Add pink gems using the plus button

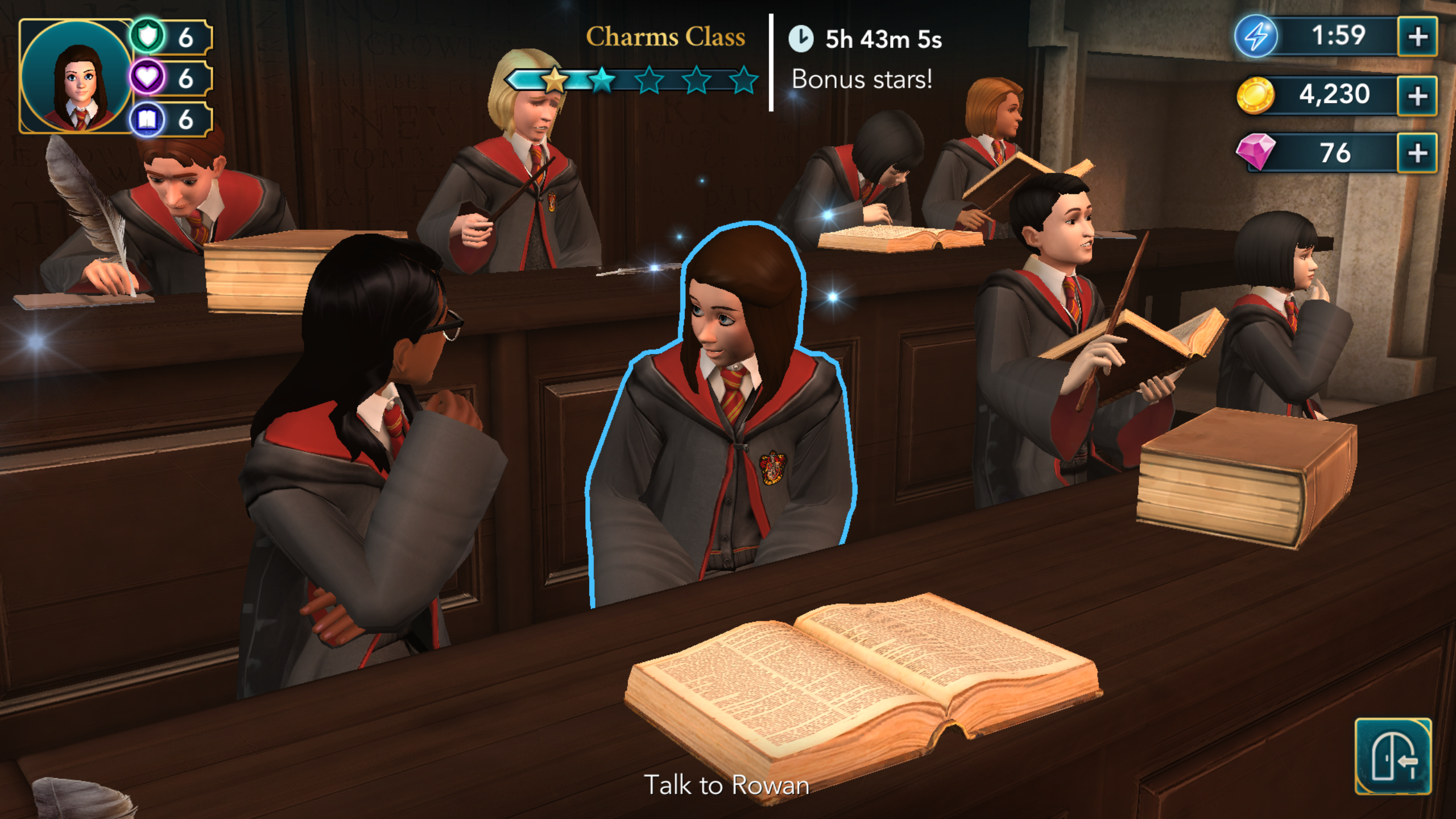click(1417, 153)
